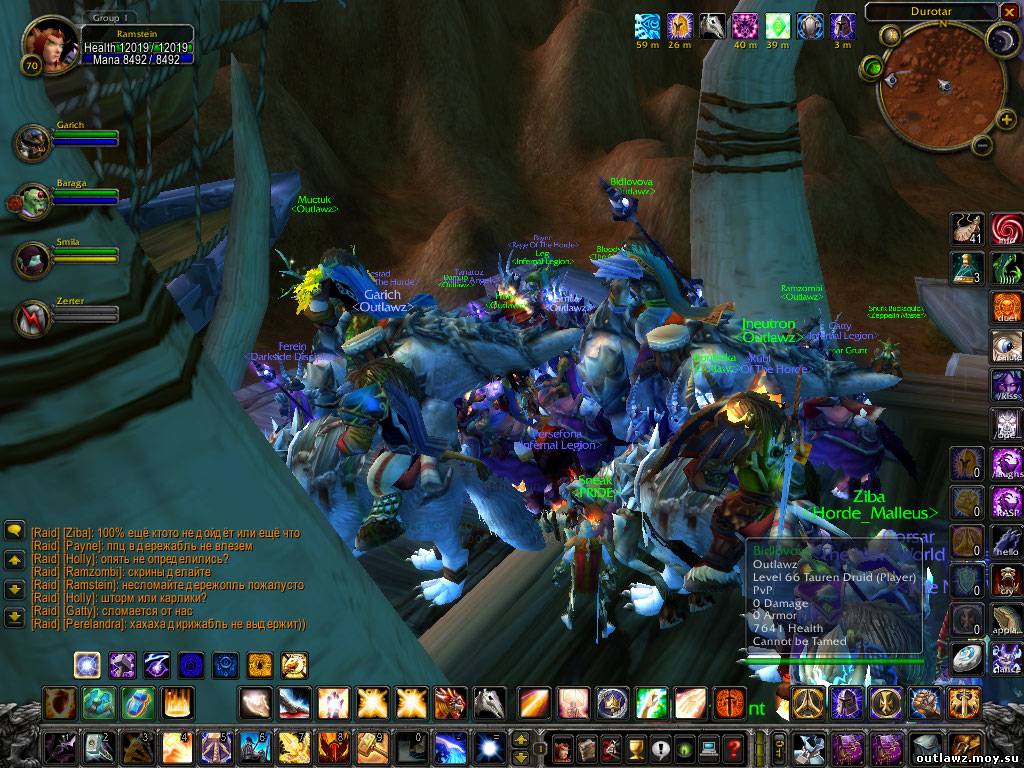Open the chat menu speech bubble button
The width and height of the screenshot is (1024, 768).
15,531
